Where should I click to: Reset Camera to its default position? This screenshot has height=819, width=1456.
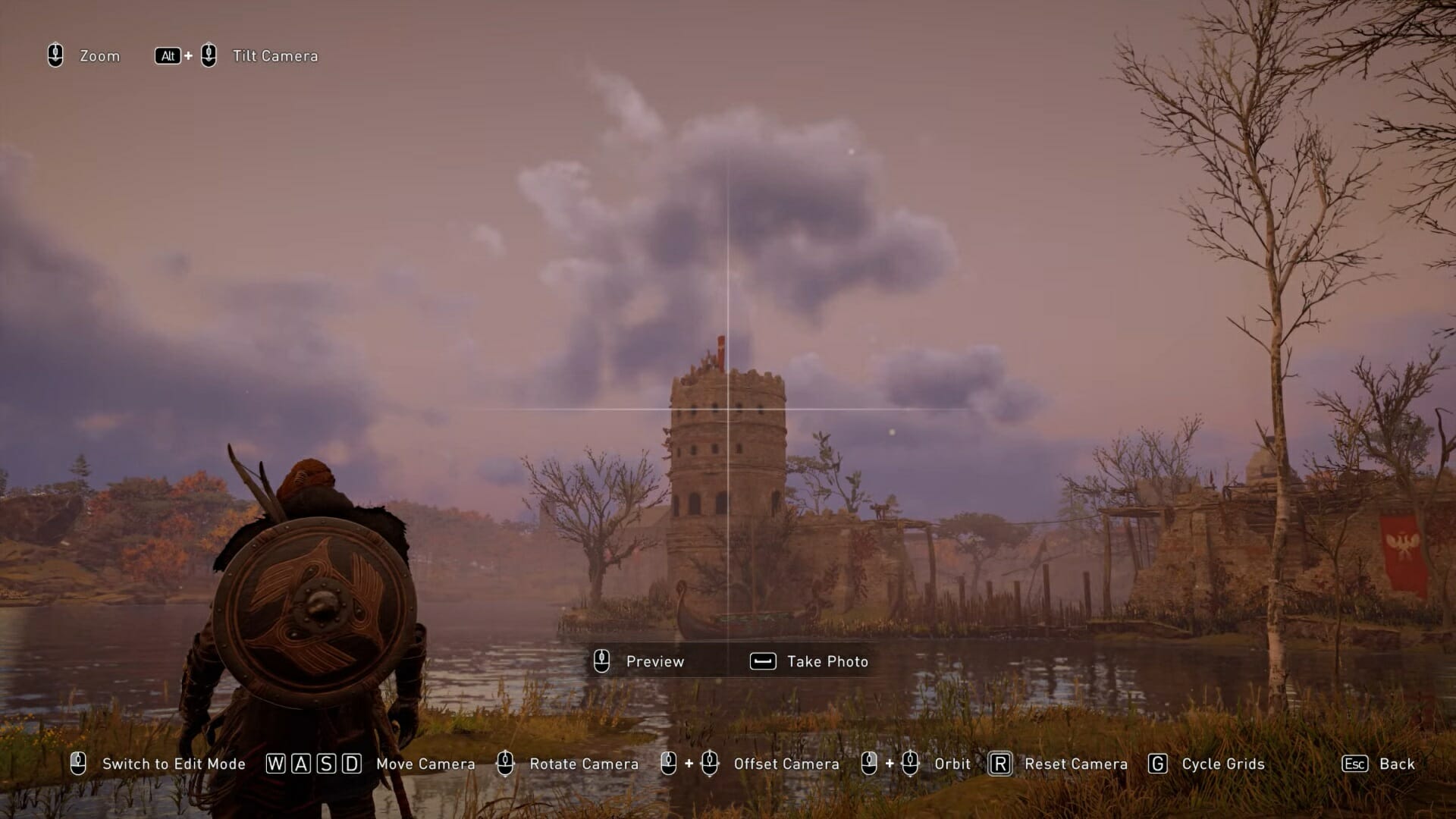(1059, 764)
